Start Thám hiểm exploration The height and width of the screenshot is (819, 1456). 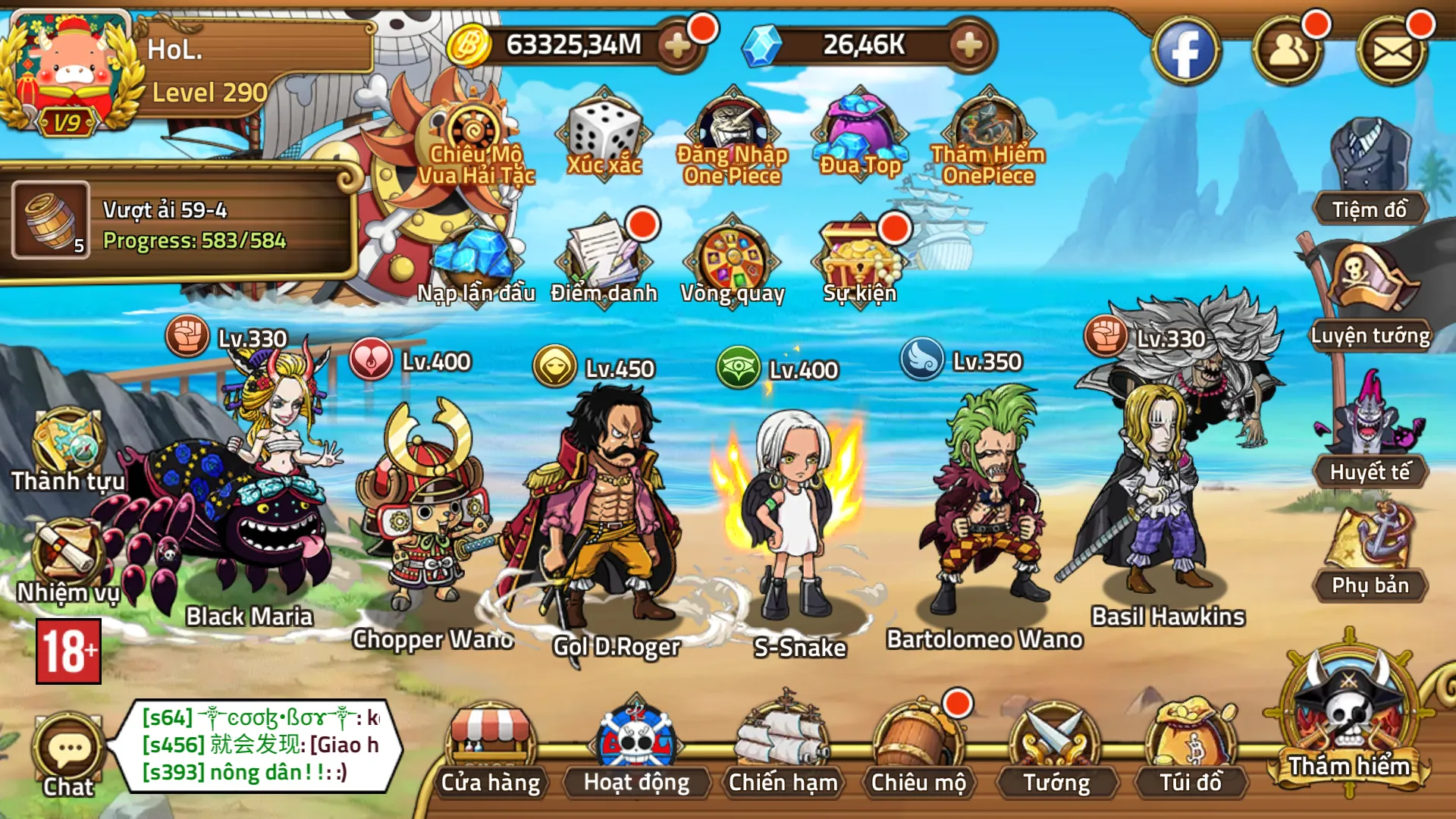pos(1349,720)
